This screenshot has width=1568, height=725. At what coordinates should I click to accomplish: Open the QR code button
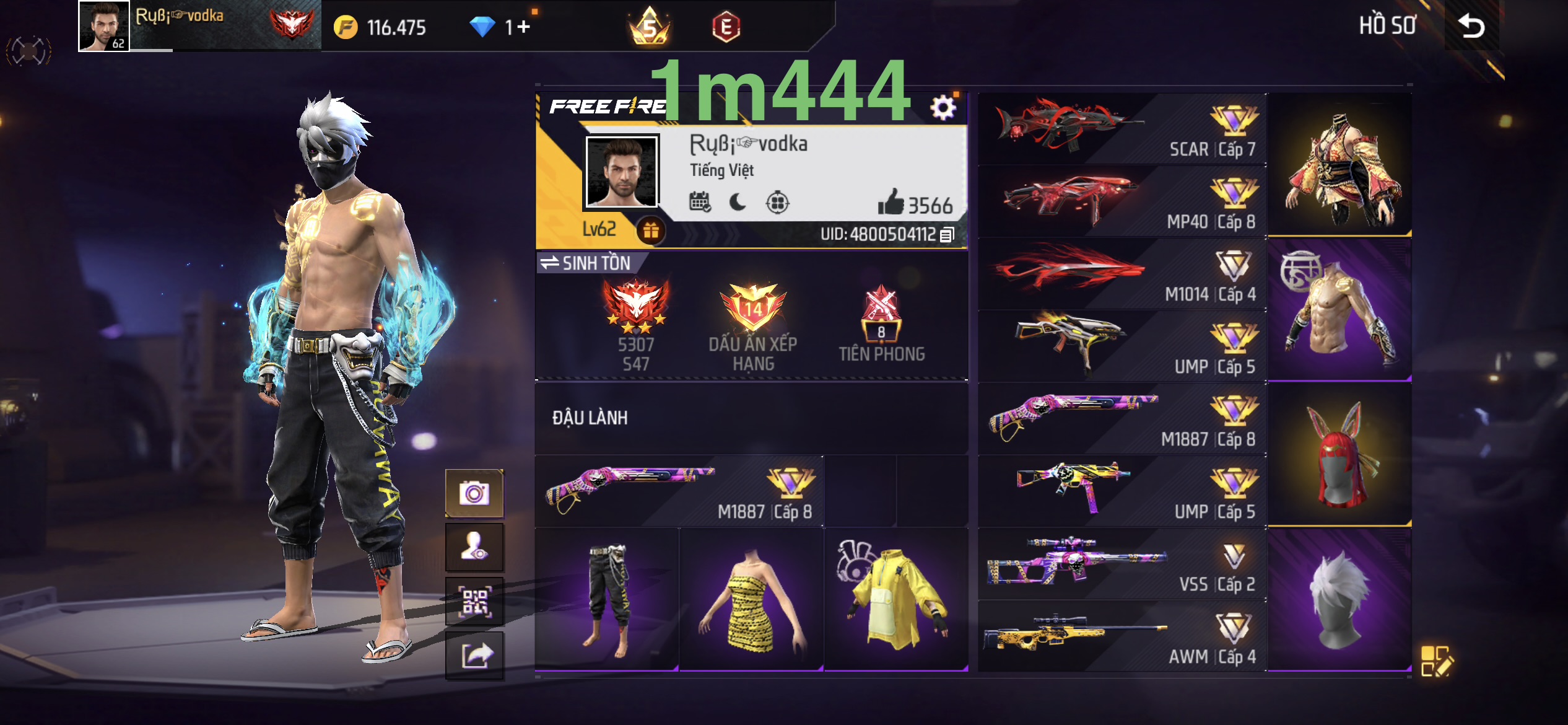pos(474,602)
